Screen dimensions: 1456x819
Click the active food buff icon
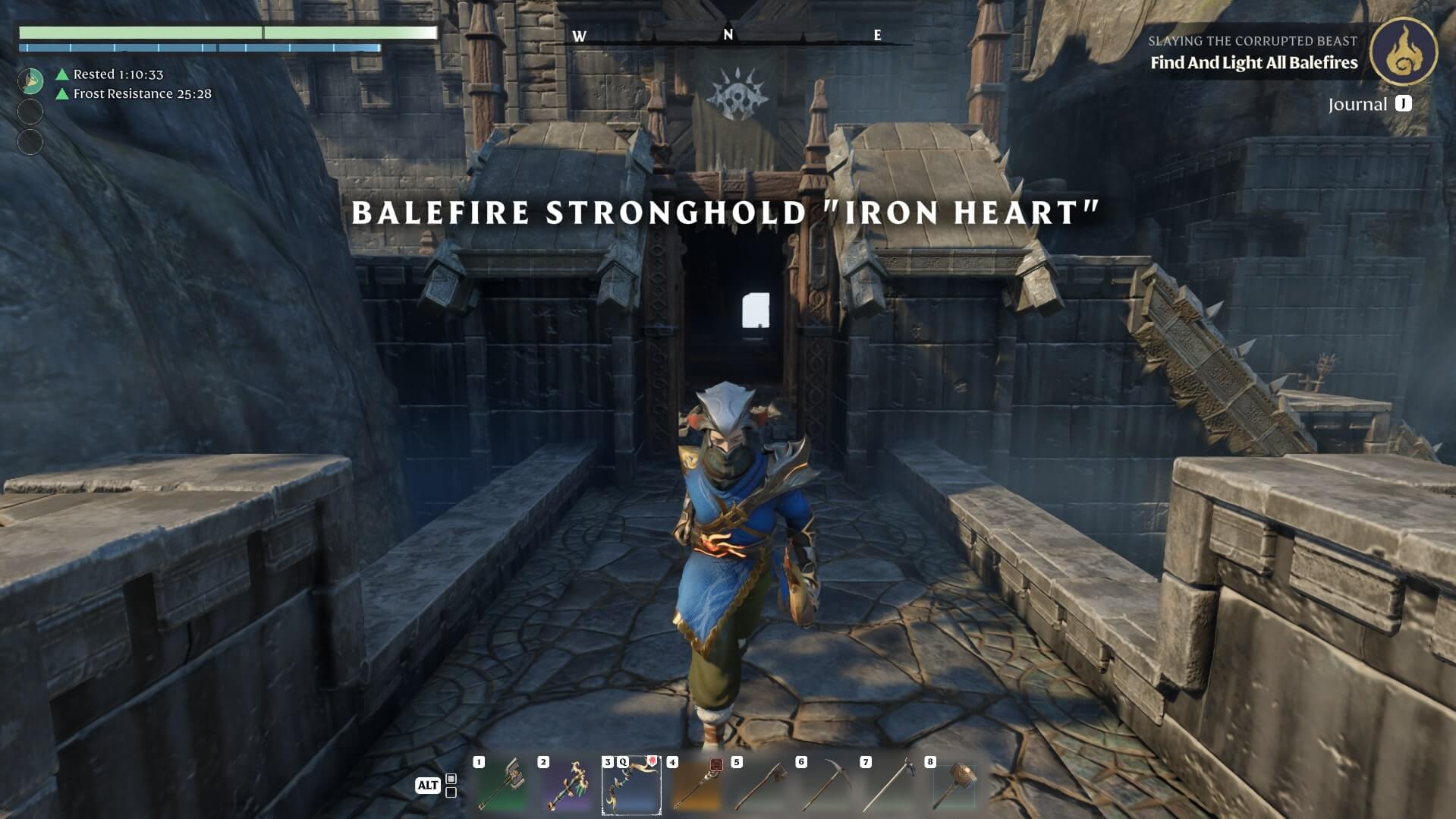pyautogui.click(x=30, y=80)
